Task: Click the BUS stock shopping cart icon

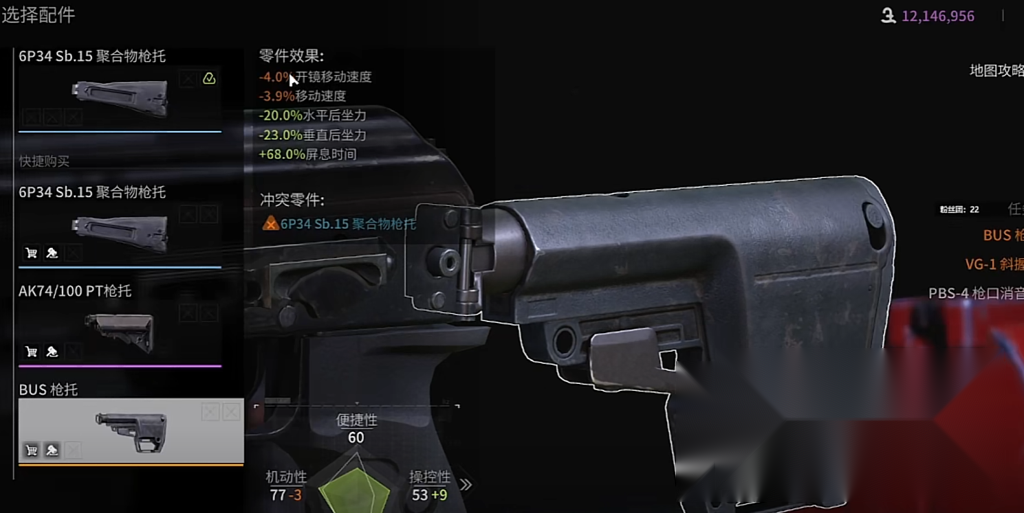Action: (31, 451)
